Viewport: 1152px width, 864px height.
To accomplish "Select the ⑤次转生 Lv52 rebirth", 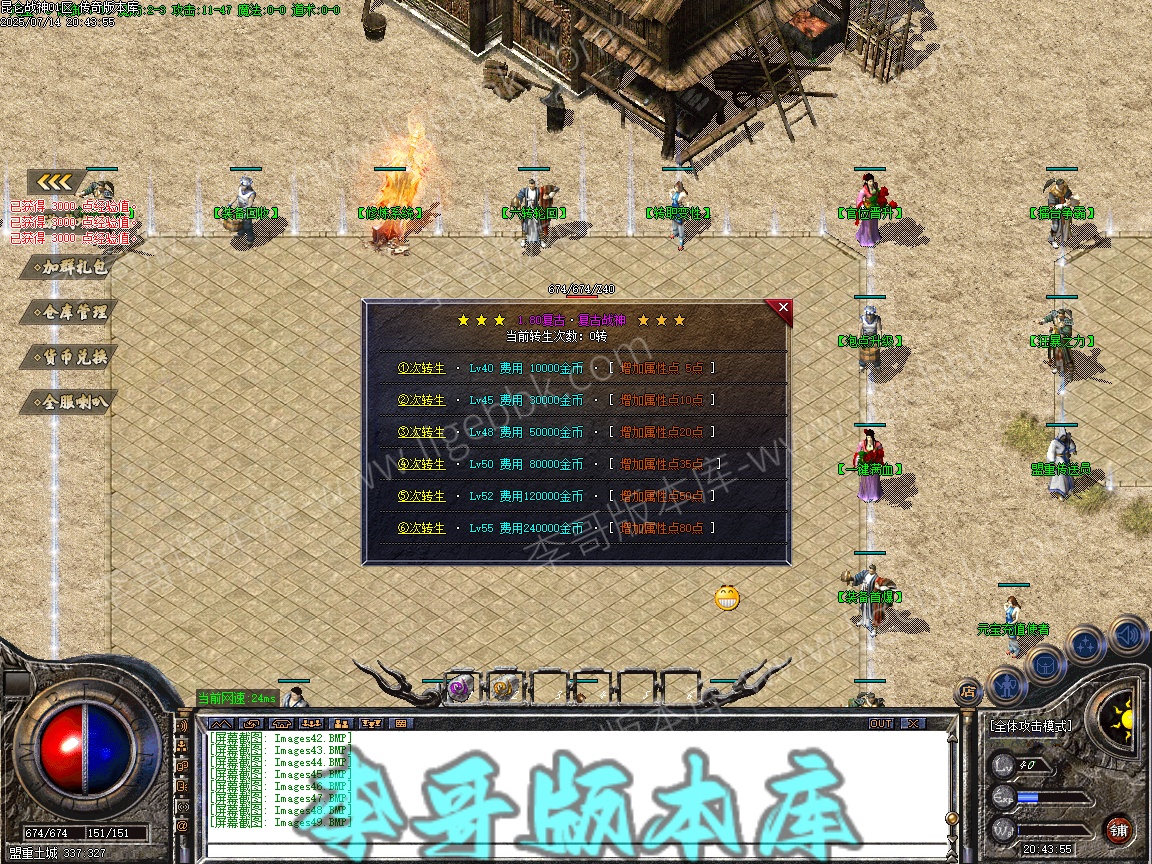I will coord(421,496).
